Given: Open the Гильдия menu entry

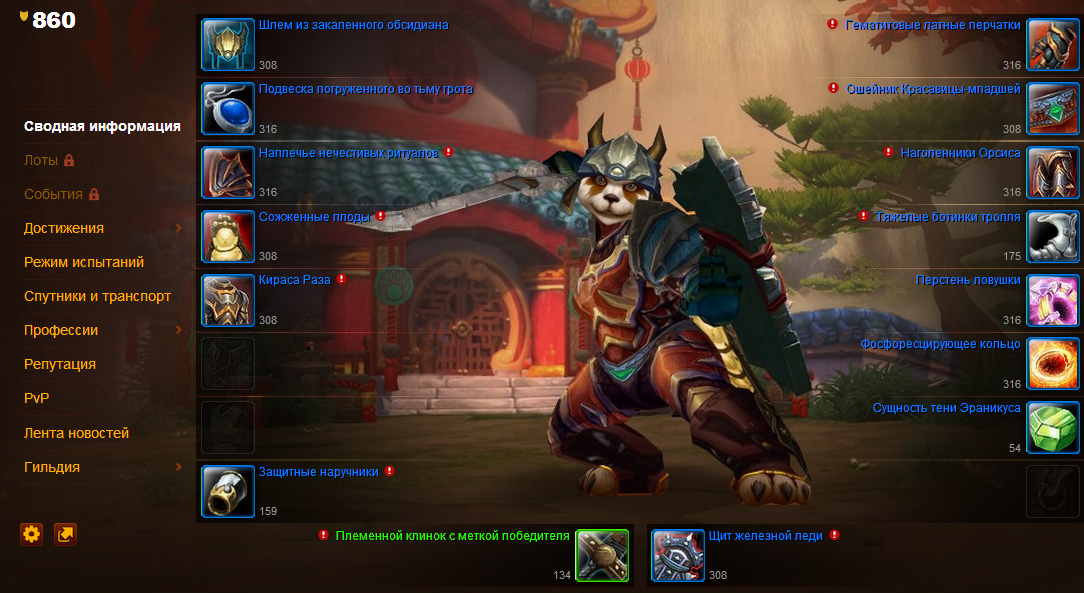Looking at the screenshot, I should pyautogui.click(x=52, y=467).
